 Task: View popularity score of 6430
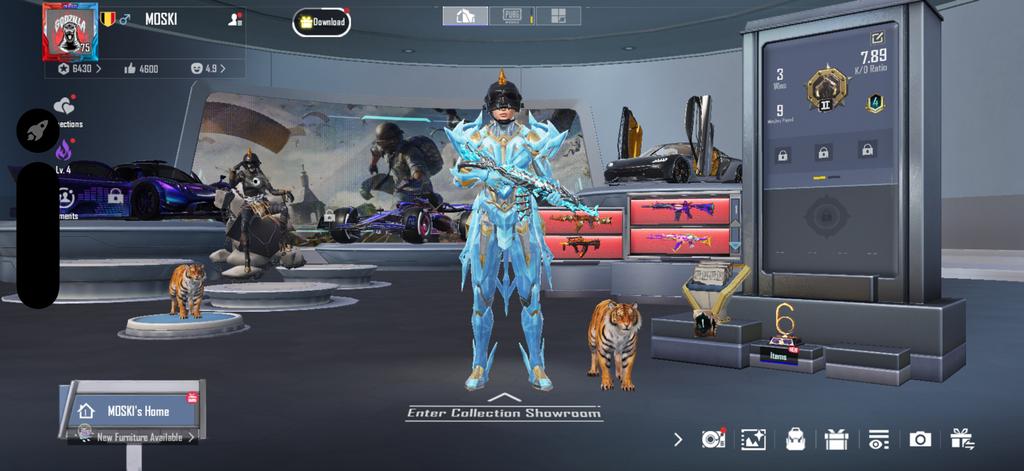(x=76, y=69)
